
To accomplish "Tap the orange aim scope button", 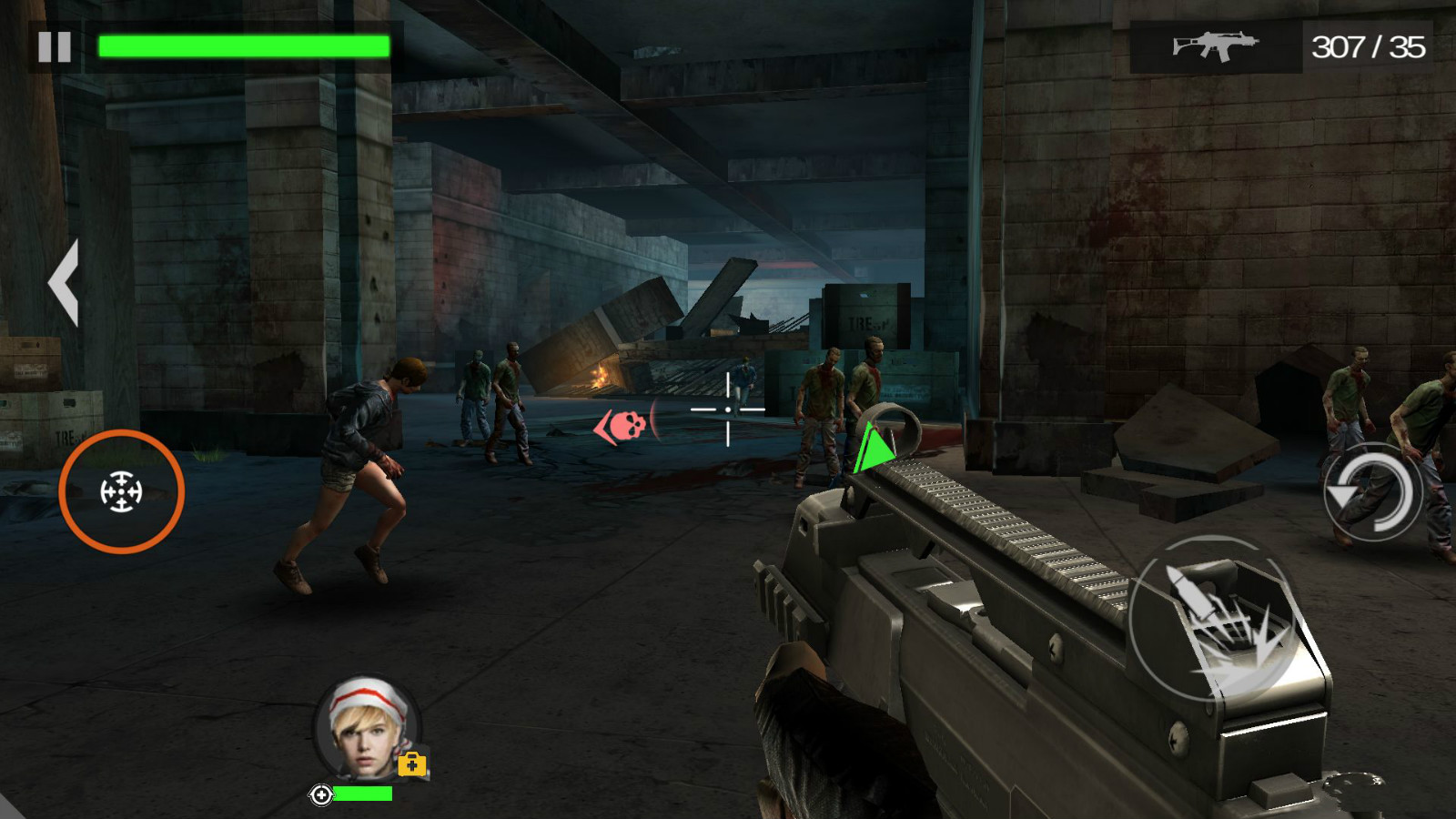I will point(121,491).
